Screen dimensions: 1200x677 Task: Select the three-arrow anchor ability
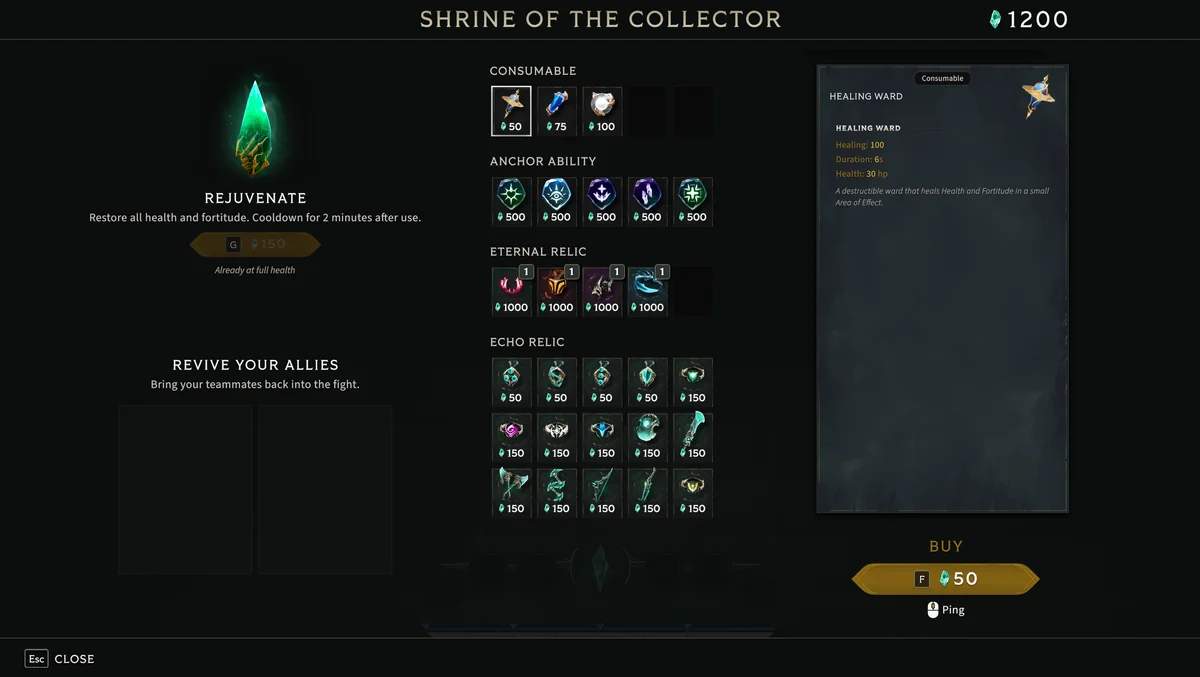(602, 201)
